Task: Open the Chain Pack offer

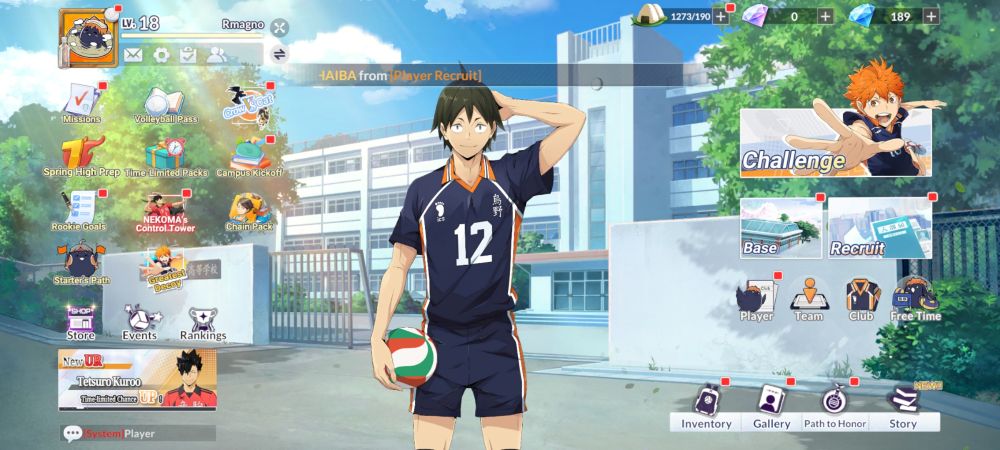Action: pyautogui.click(x=249, y=211)
